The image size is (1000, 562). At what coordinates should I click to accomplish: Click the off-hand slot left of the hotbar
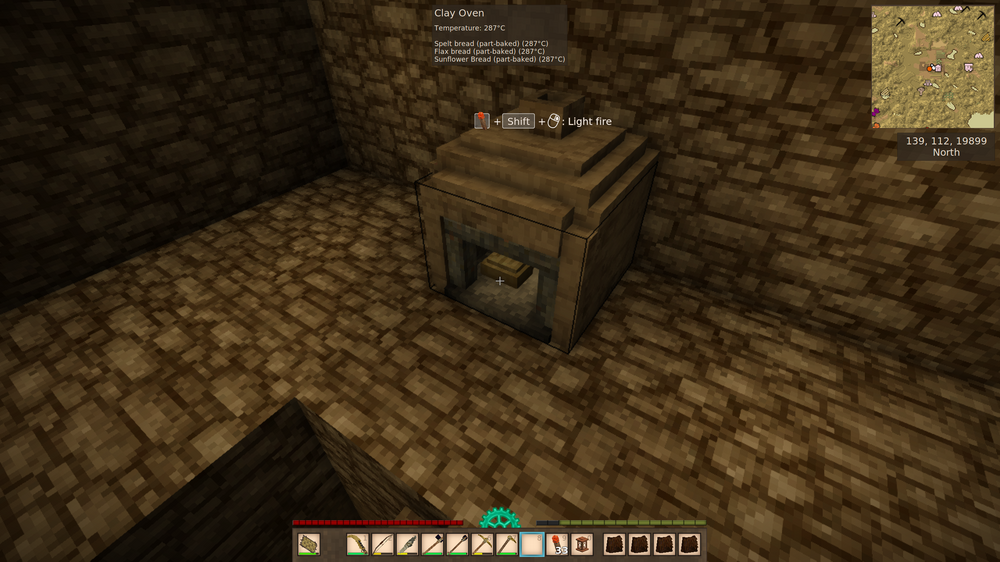(x=309, y=545)
